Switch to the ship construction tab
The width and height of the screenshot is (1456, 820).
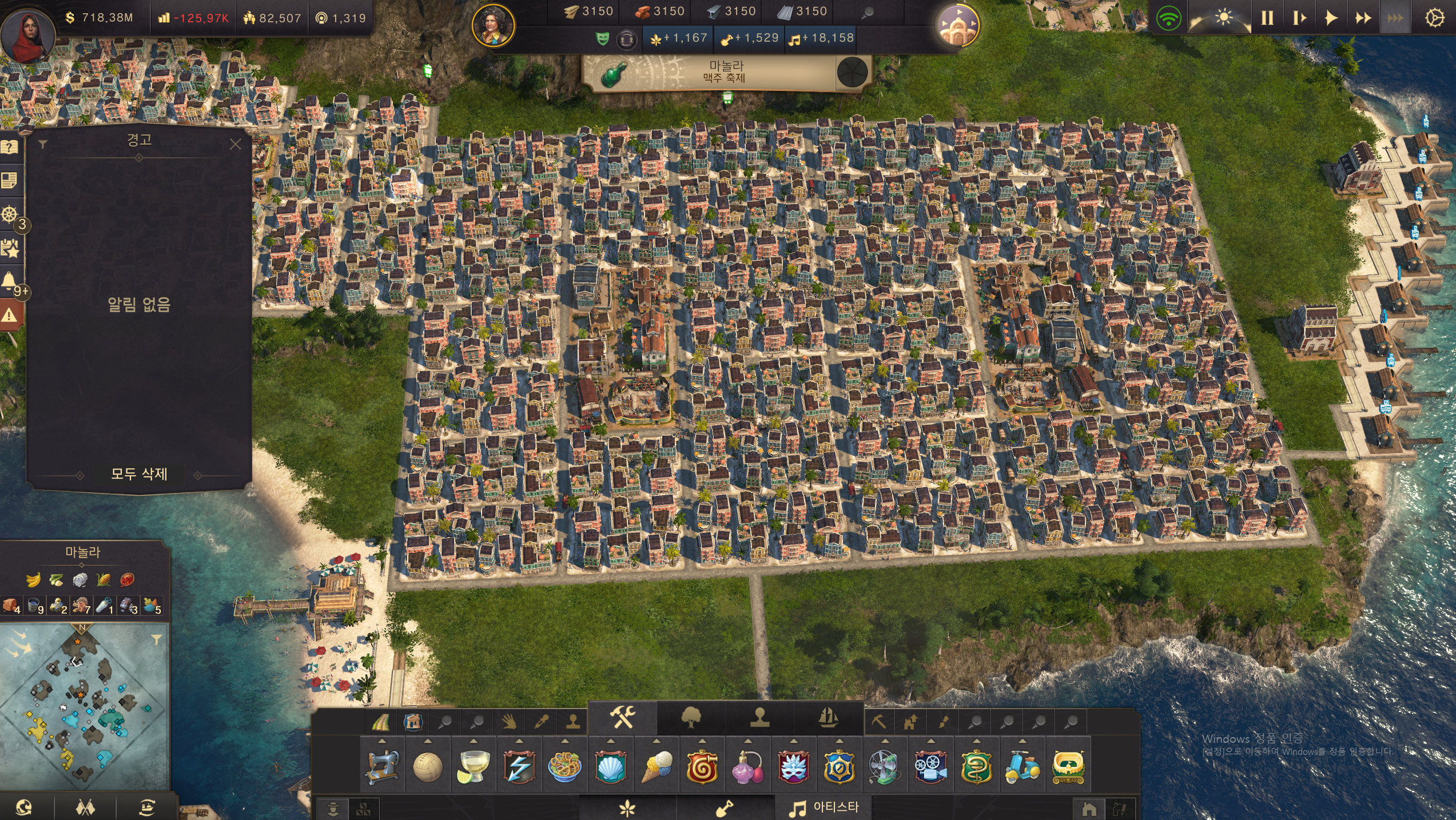pos(829,717)
